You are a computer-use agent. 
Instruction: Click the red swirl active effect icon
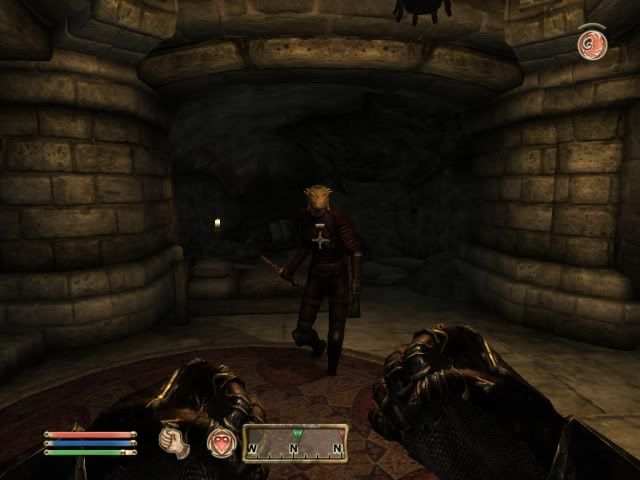[590, 43]
